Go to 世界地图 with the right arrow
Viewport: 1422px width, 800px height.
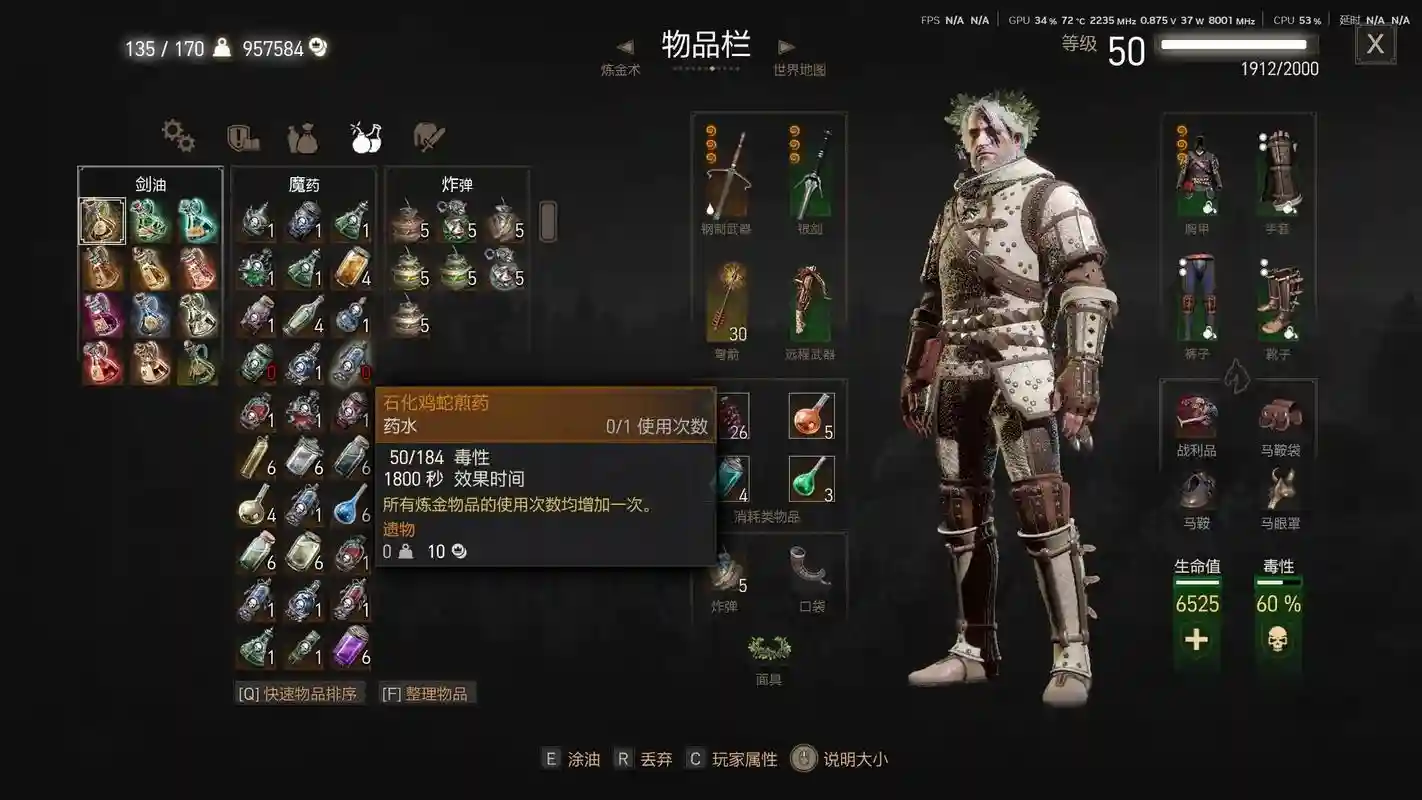787,47
